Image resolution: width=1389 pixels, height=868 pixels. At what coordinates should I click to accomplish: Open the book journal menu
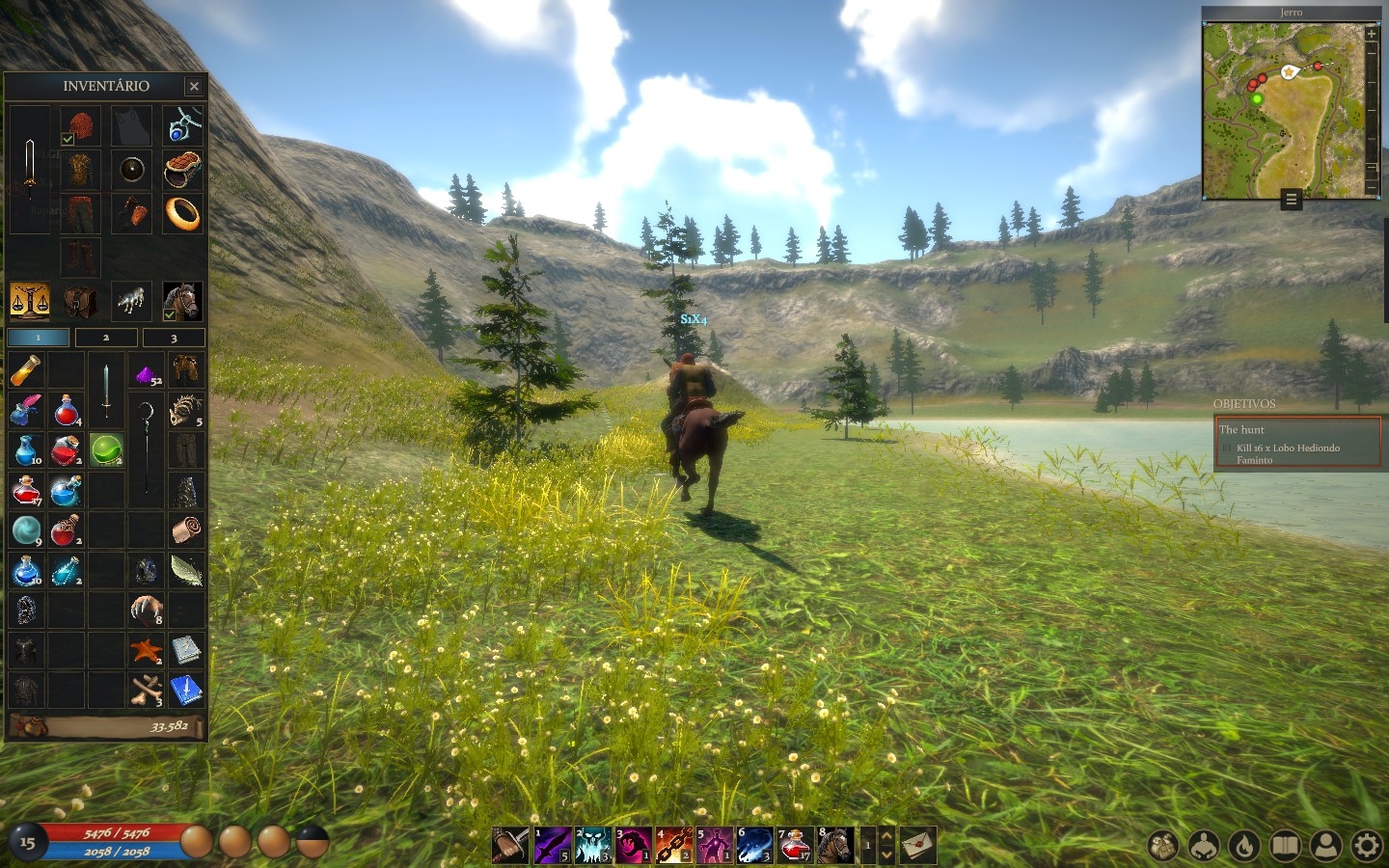[x=1285, y=847]
